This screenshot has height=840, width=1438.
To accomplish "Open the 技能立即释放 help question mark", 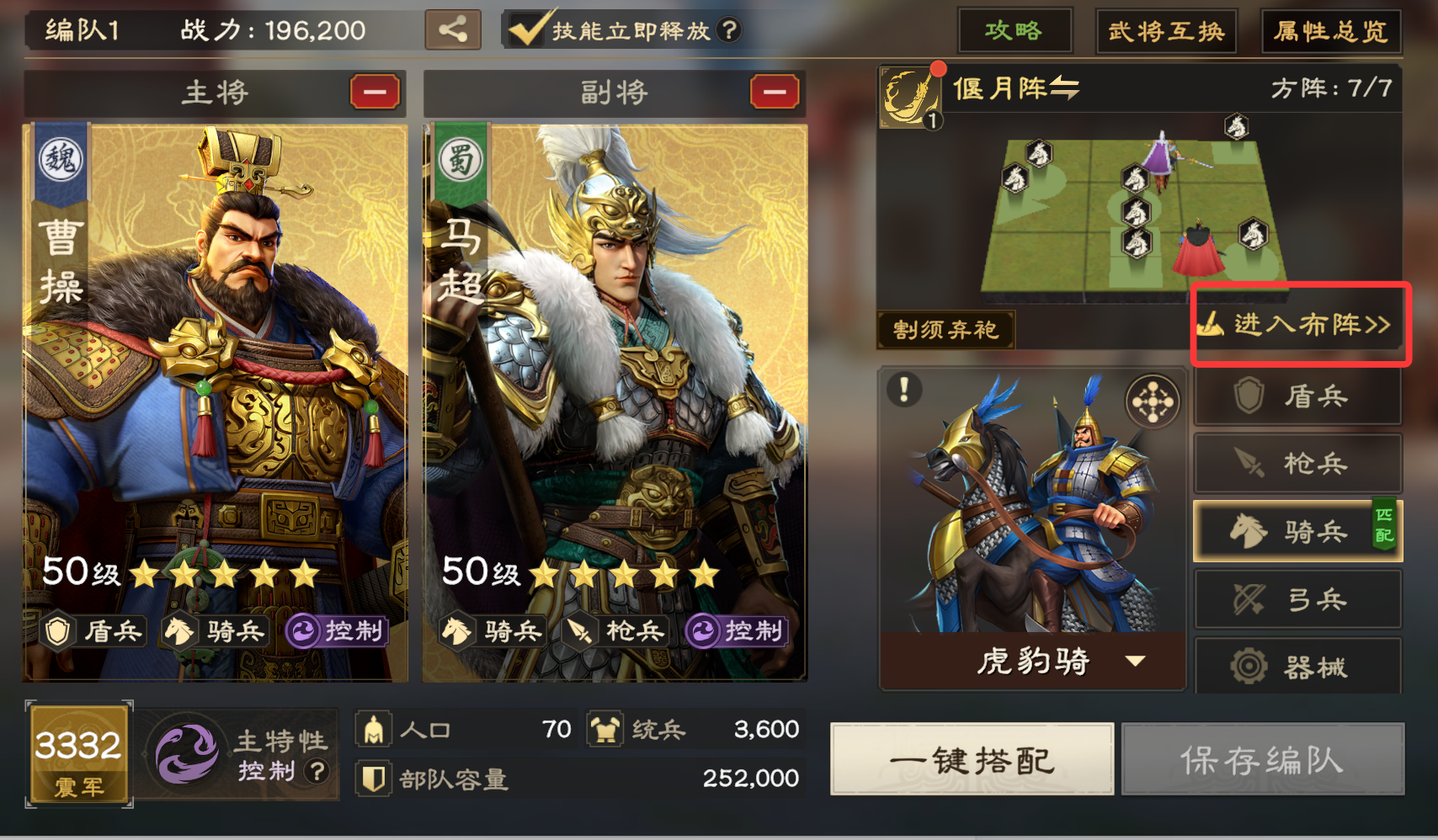I will [729, 29].
